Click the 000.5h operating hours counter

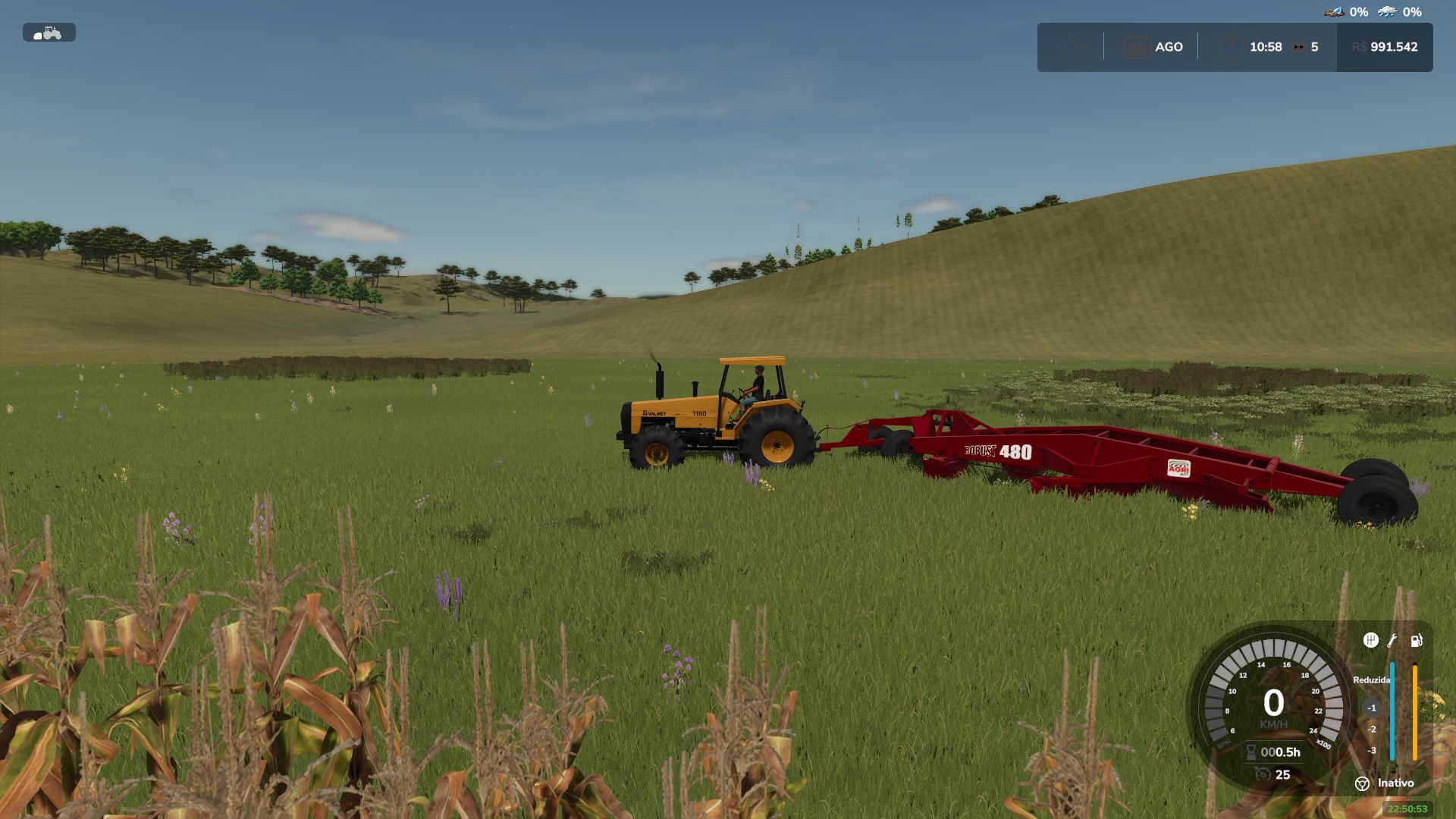coord(1280,752)
